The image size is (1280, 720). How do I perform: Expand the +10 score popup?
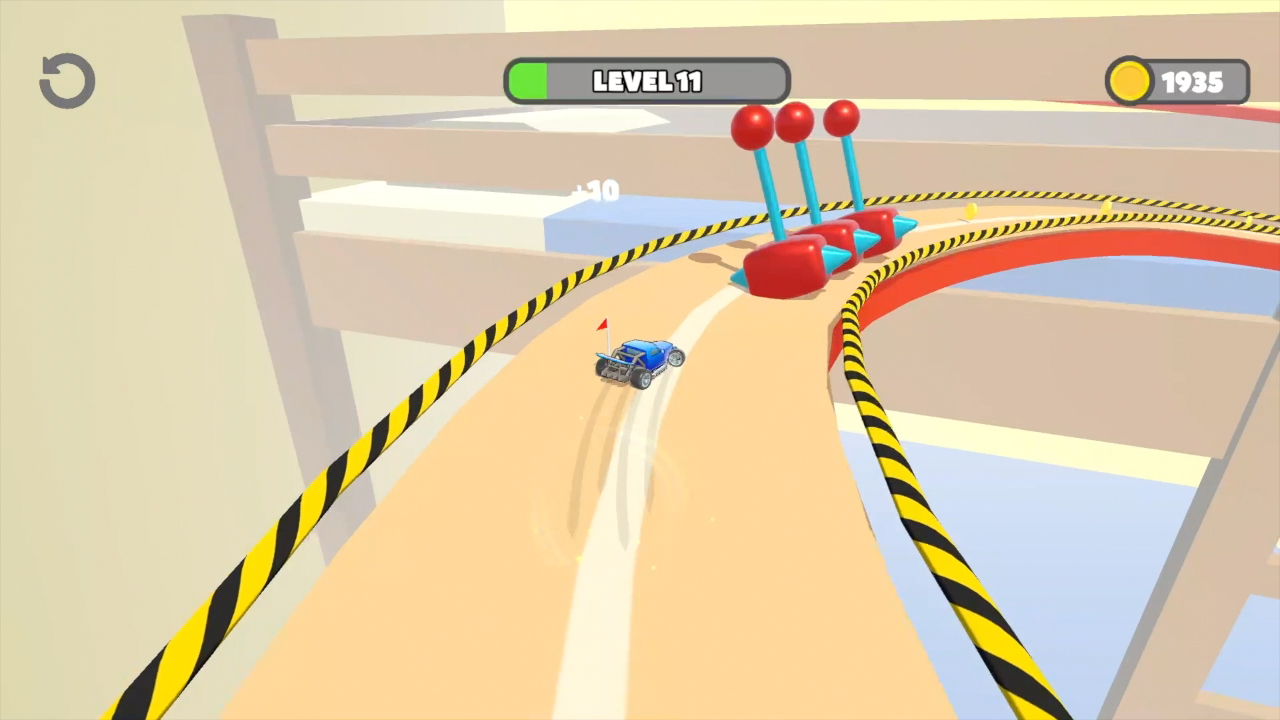pos(597,191)
